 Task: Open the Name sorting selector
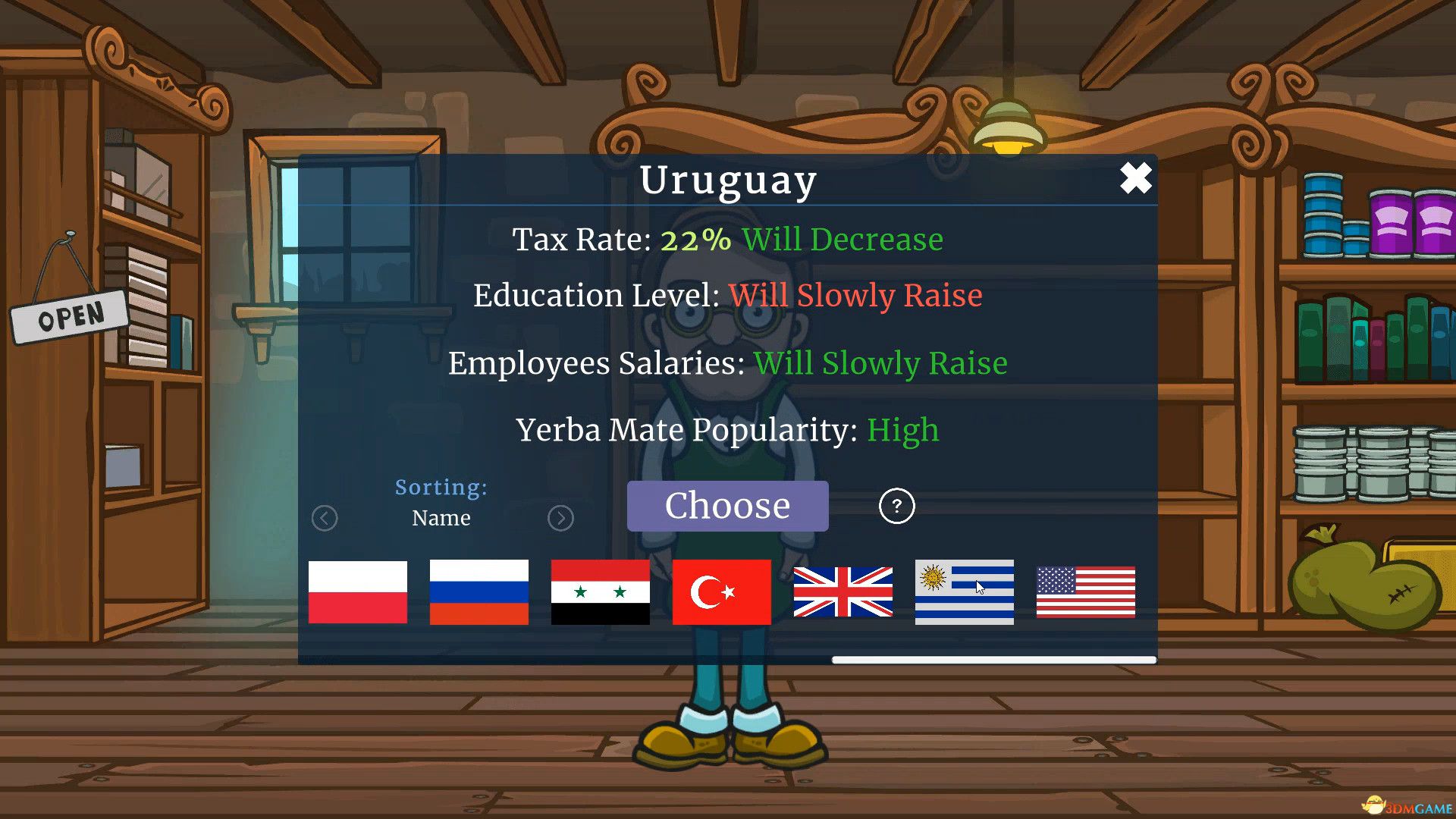(x=441, y=518)
